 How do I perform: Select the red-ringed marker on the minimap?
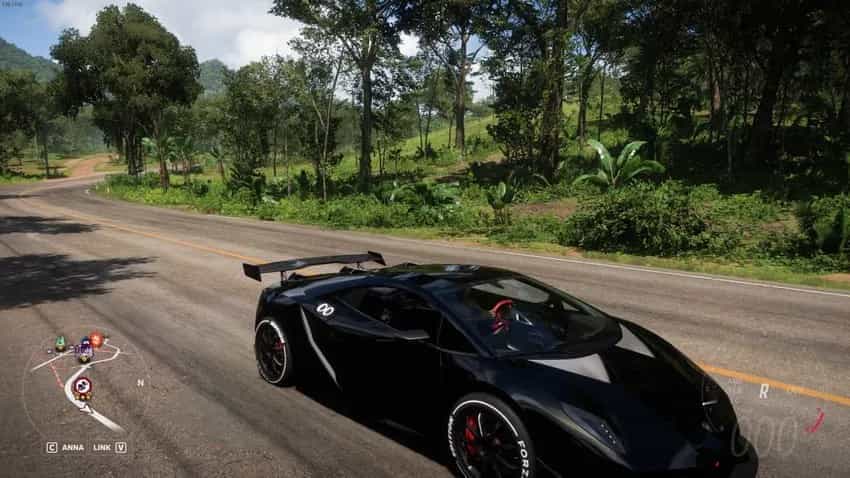[x=82, y=384]
